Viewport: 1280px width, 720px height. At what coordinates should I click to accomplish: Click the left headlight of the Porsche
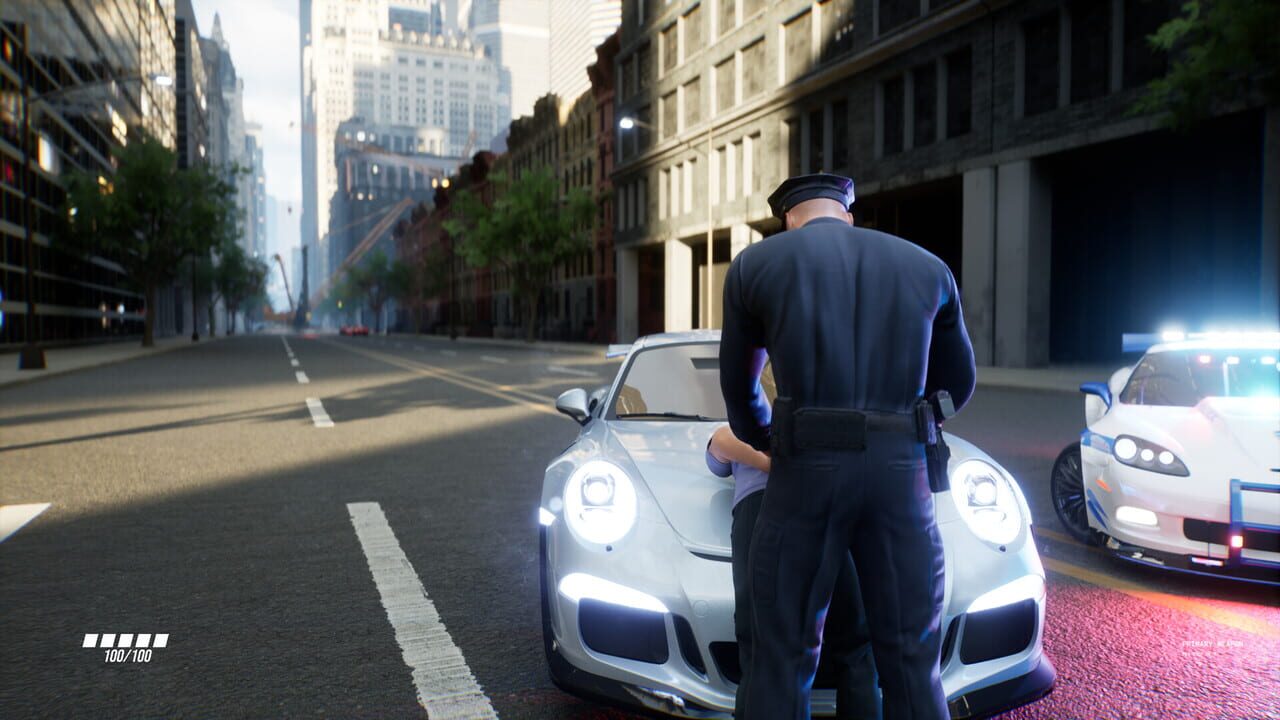[600, 500]
